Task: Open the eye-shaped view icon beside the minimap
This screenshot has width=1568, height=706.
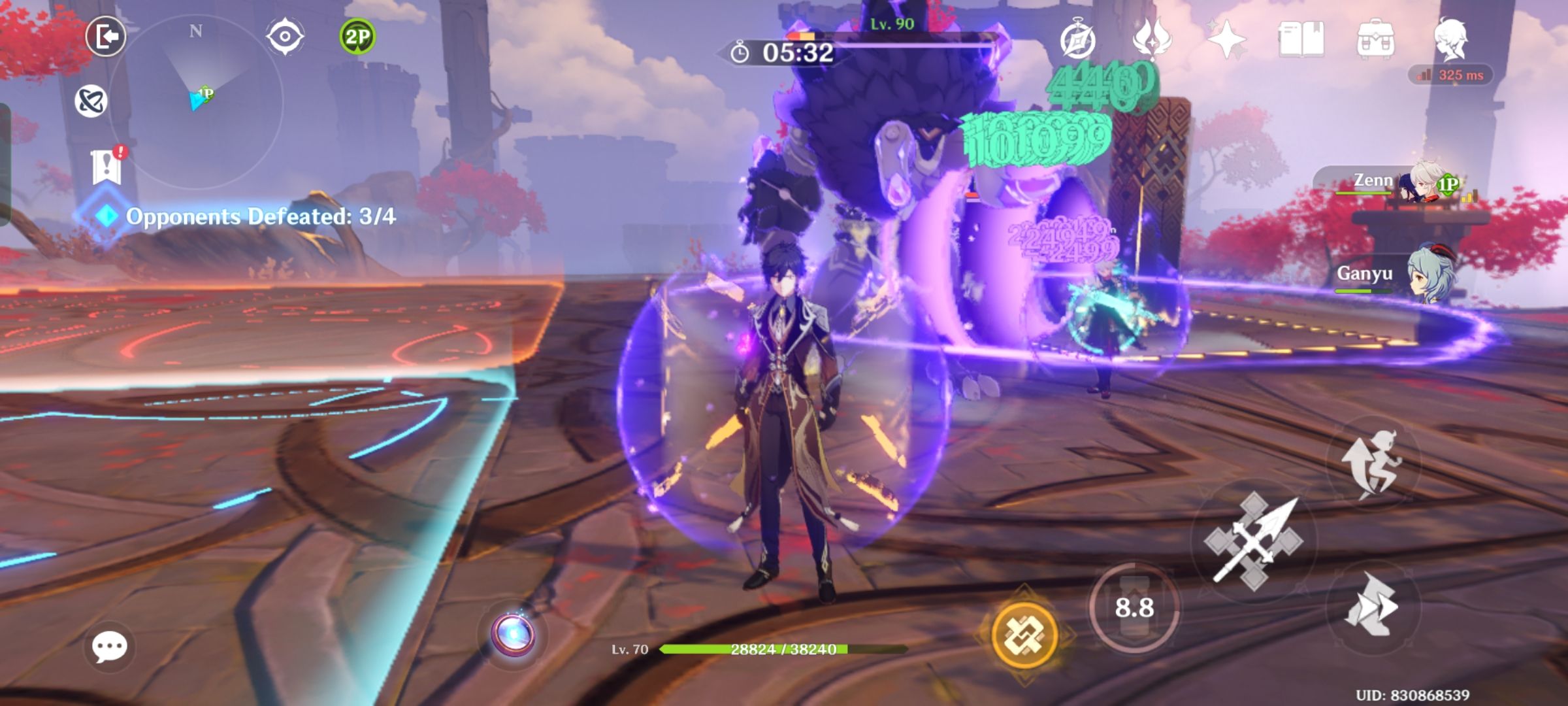Action: point(286,37)
